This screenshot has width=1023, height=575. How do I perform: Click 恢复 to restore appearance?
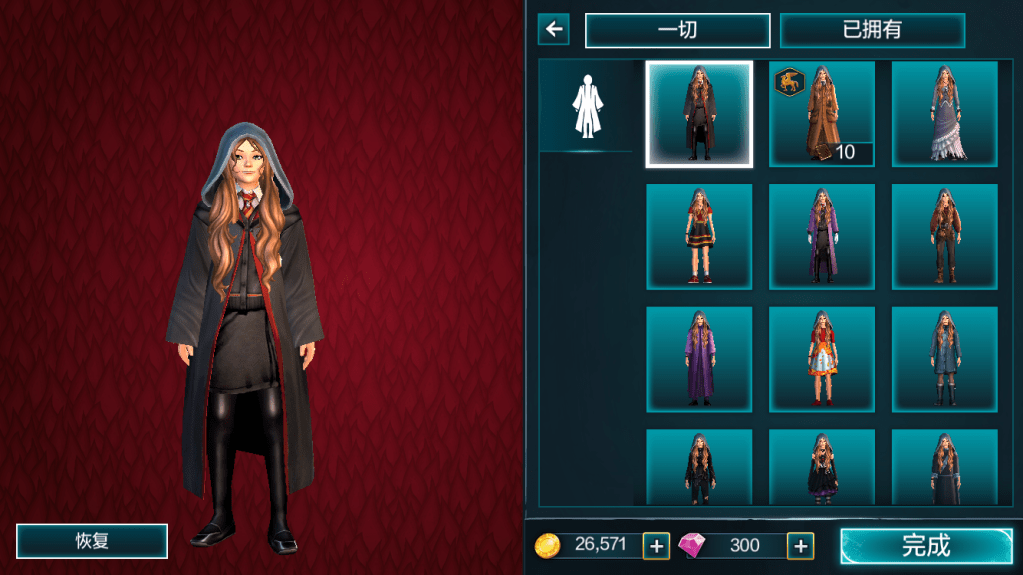(x=92, y=541)
